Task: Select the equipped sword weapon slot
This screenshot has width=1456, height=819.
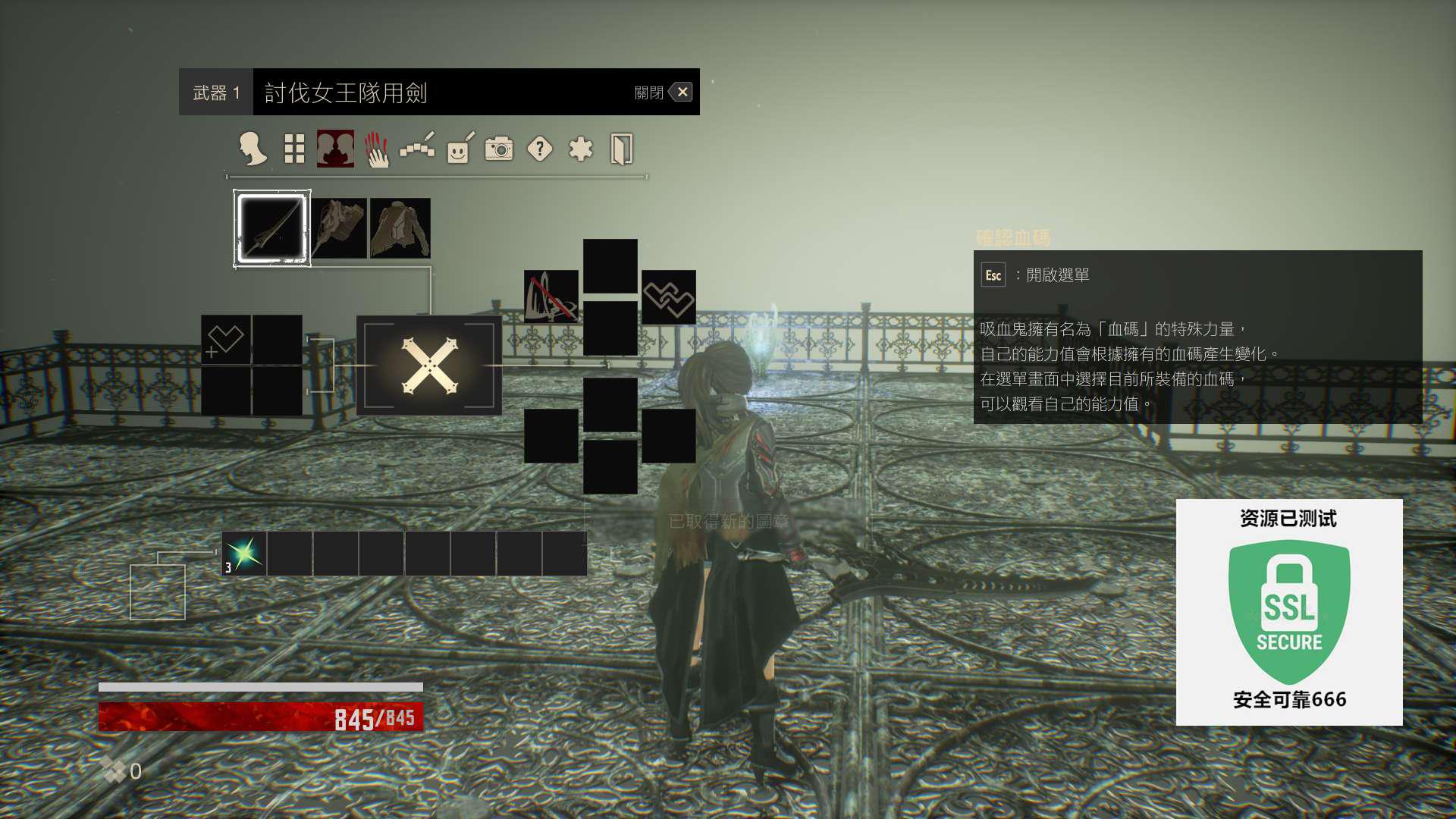Action: [x=271, y=228]
